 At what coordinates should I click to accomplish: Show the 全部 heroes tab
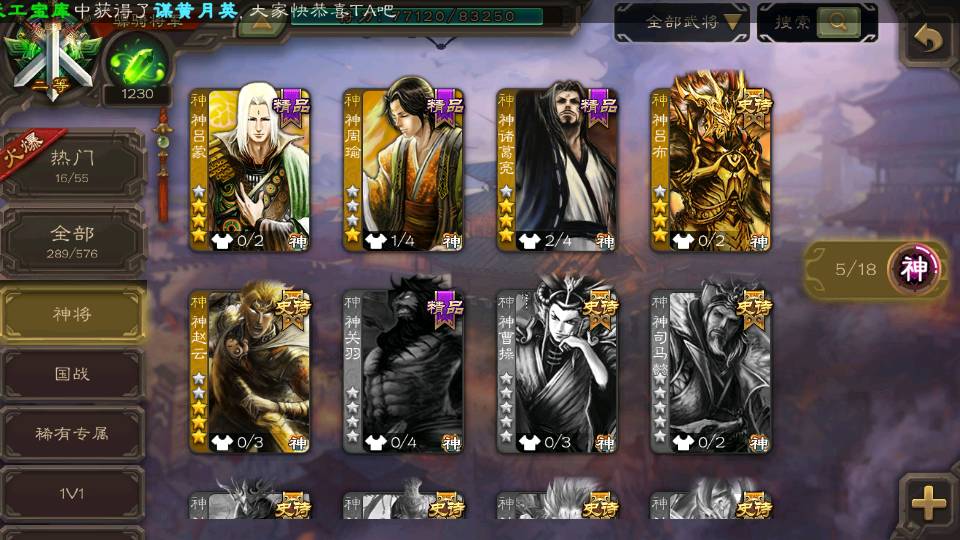72,241
